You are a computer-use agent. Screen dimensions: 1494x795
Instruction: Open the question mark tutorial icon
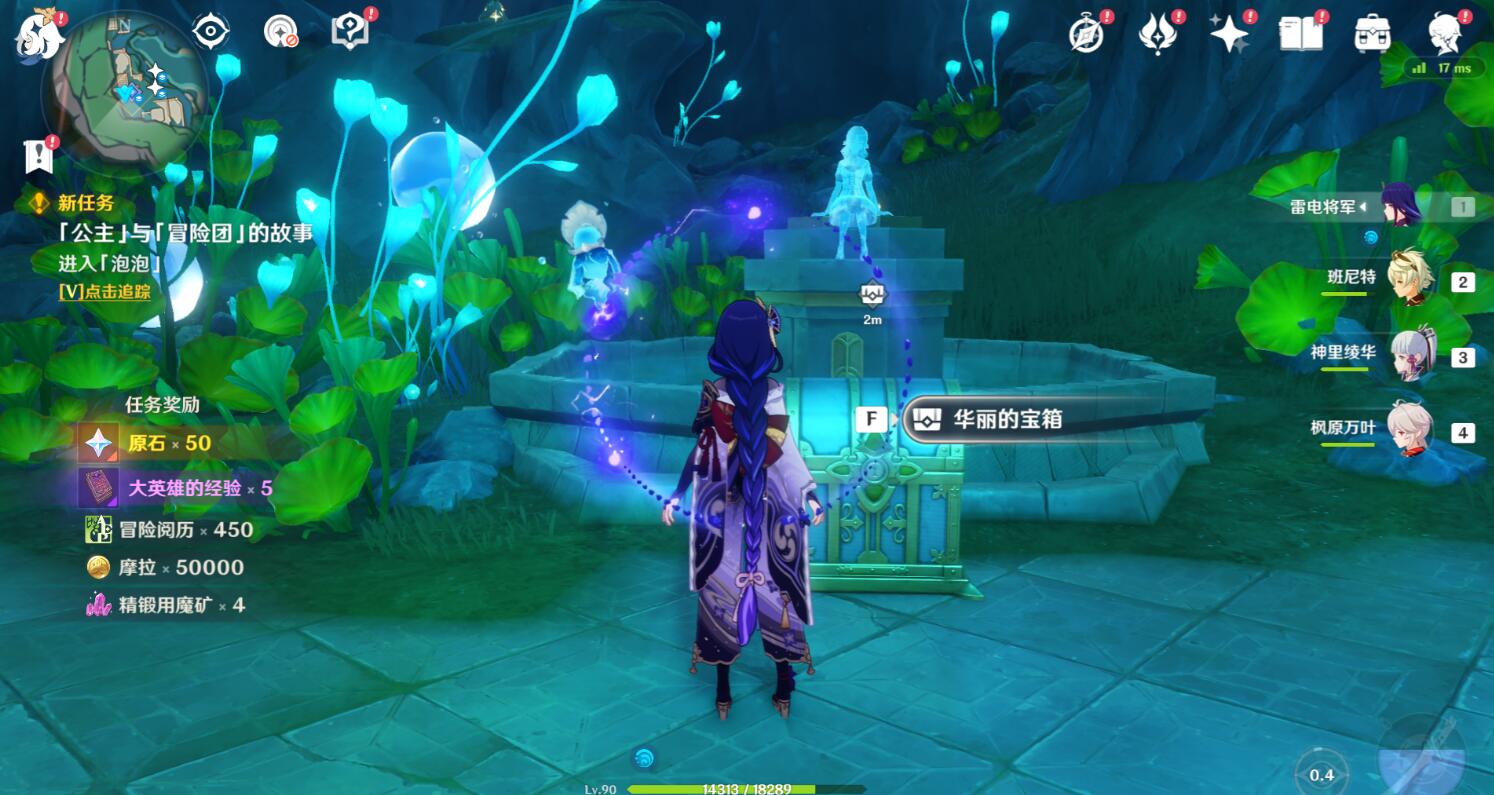[350, 32]
